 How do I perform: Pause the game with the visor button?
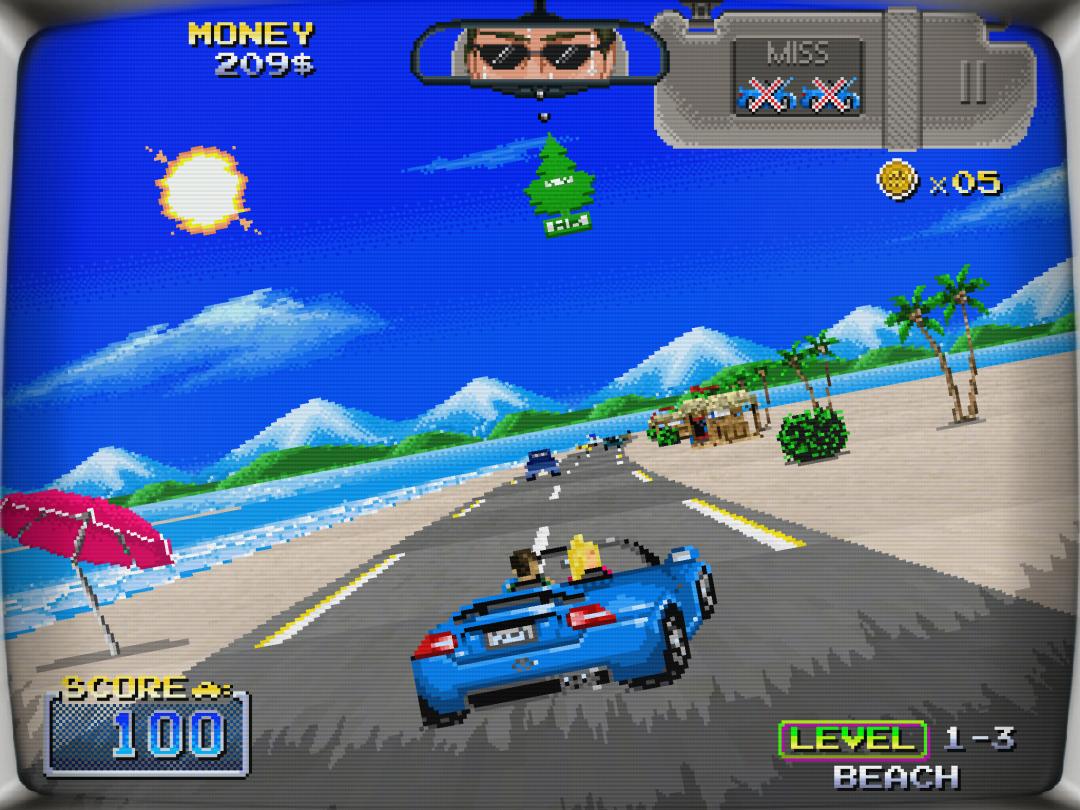tap(973, 81)
